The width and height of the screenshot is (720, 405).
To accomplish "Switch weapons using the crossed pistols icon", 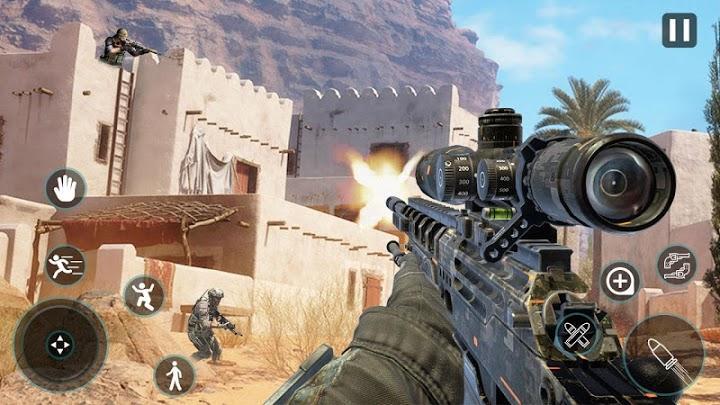I will coord(677,265).
